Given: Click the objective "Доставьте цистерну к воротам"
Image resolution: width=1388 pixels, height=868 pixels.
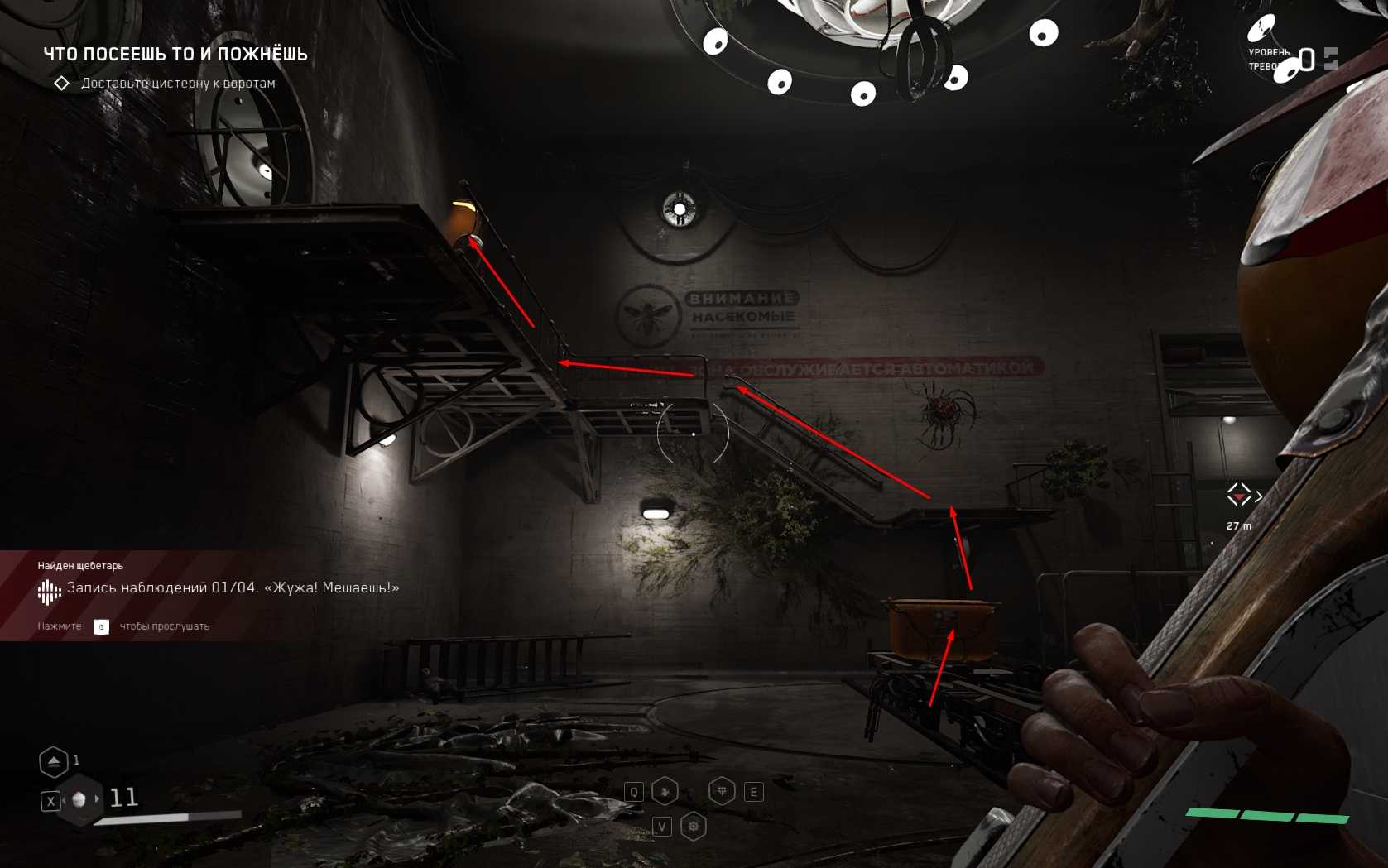Looking at the screenshot, I should coord(177,84).
